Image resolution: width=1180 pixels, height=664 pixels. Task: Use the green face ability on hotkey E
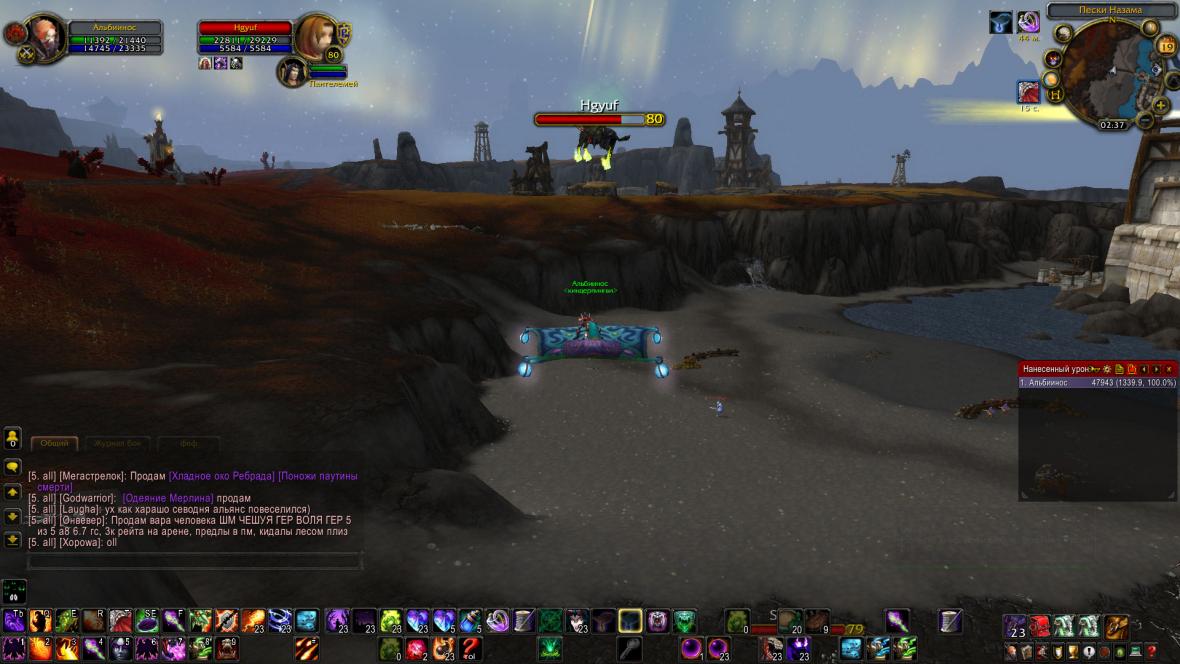[67, 621]
